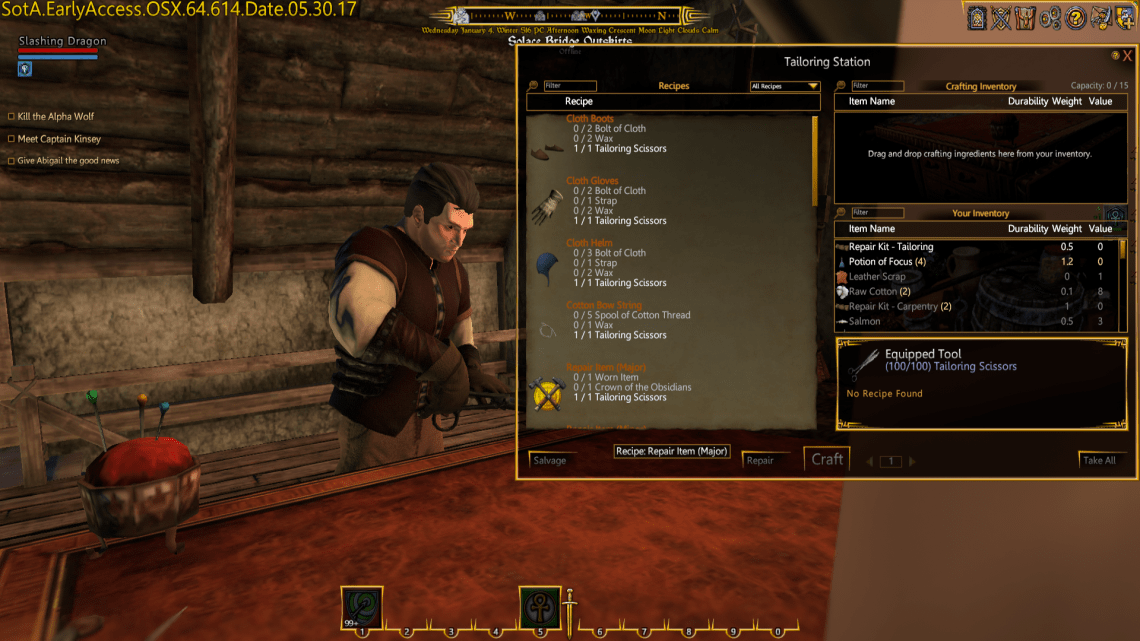The height and width of the screenshot is (641, 1140).
Task: Click the Repair button
Action: [x=760, y=461]
